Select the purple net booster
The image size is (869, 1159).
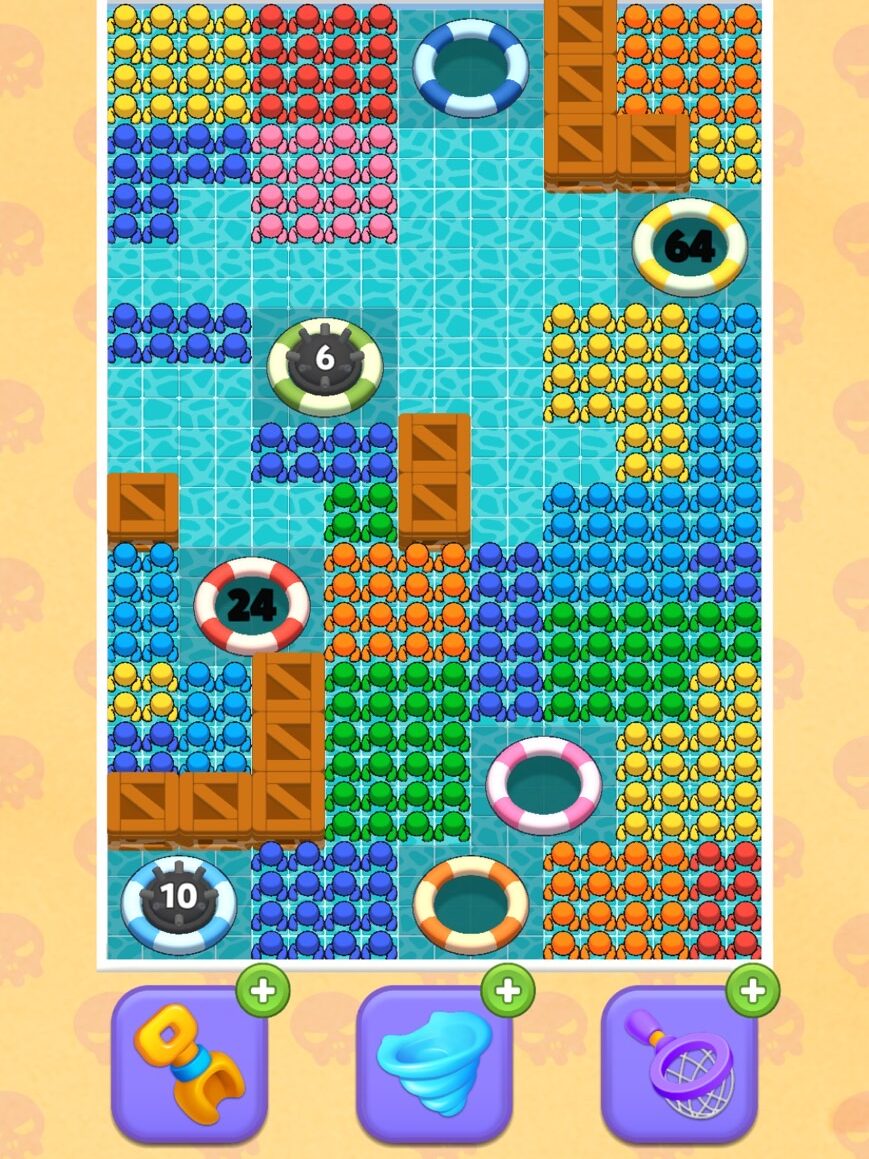pyautogui.click(x=679, y=1064)
